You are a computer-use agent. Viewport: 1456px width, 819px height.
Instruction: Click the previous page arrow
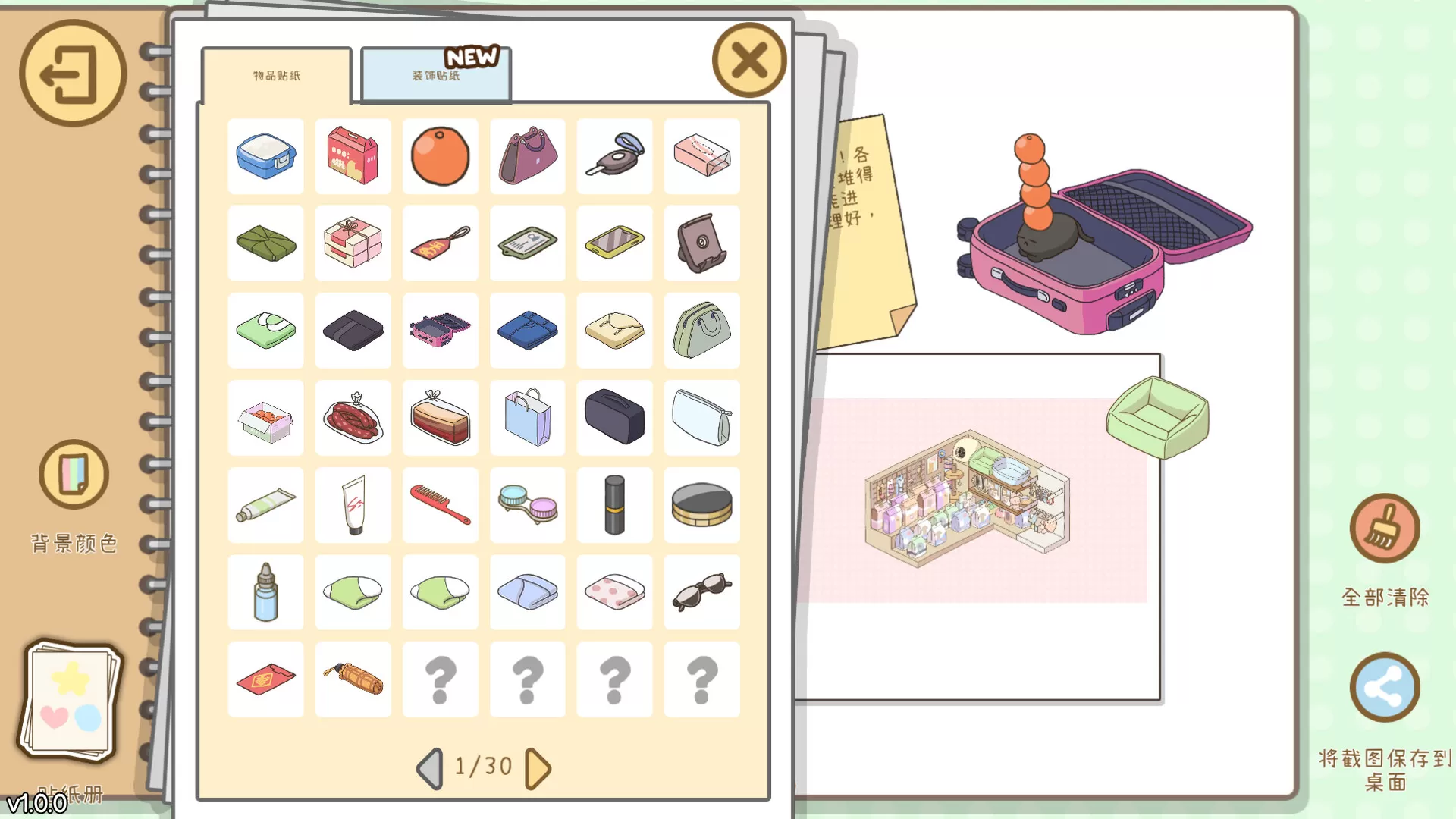tap(431, 767)
